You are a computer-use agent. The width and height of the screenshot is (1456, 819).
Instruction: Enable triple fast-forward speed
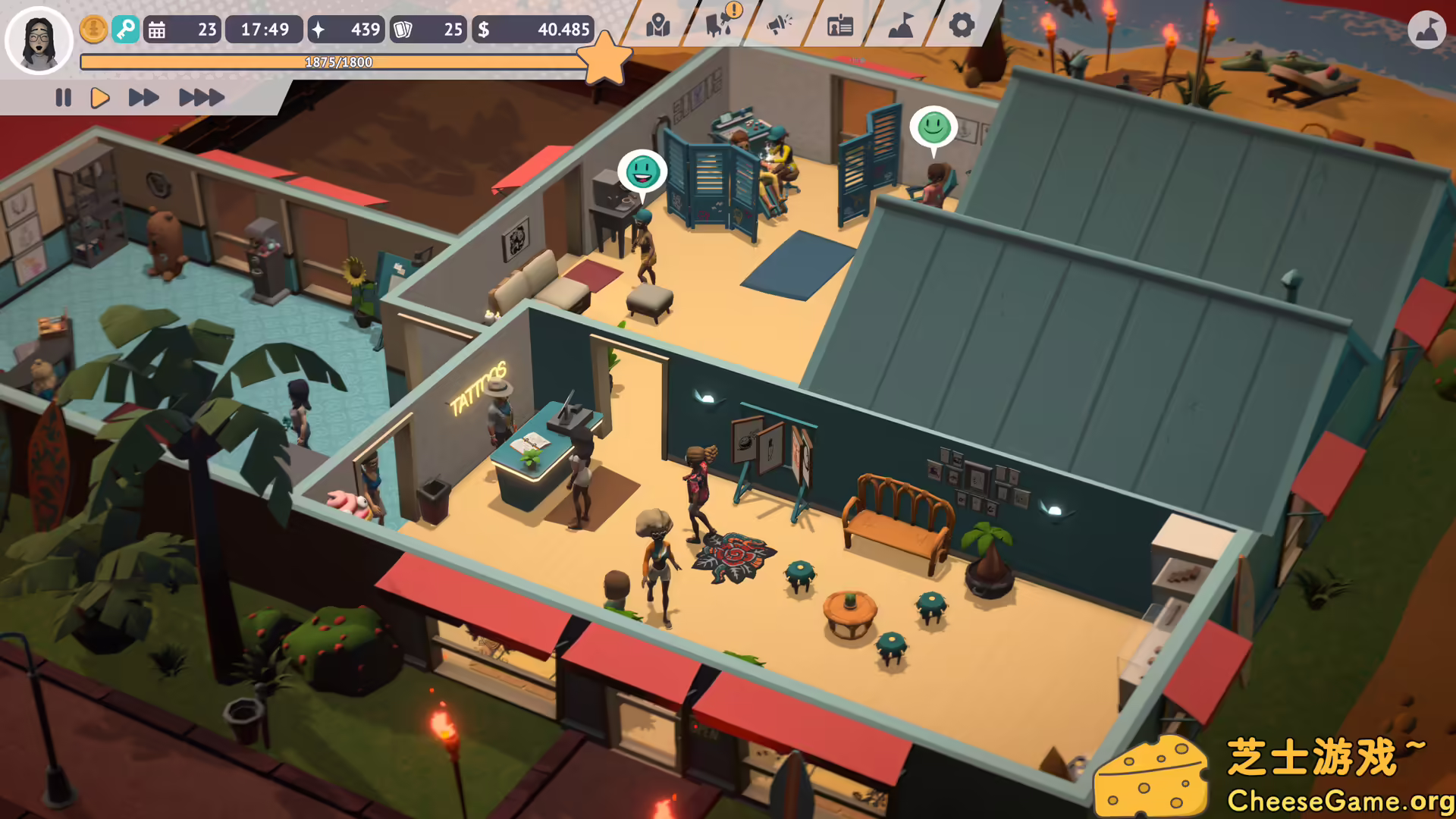199,97
